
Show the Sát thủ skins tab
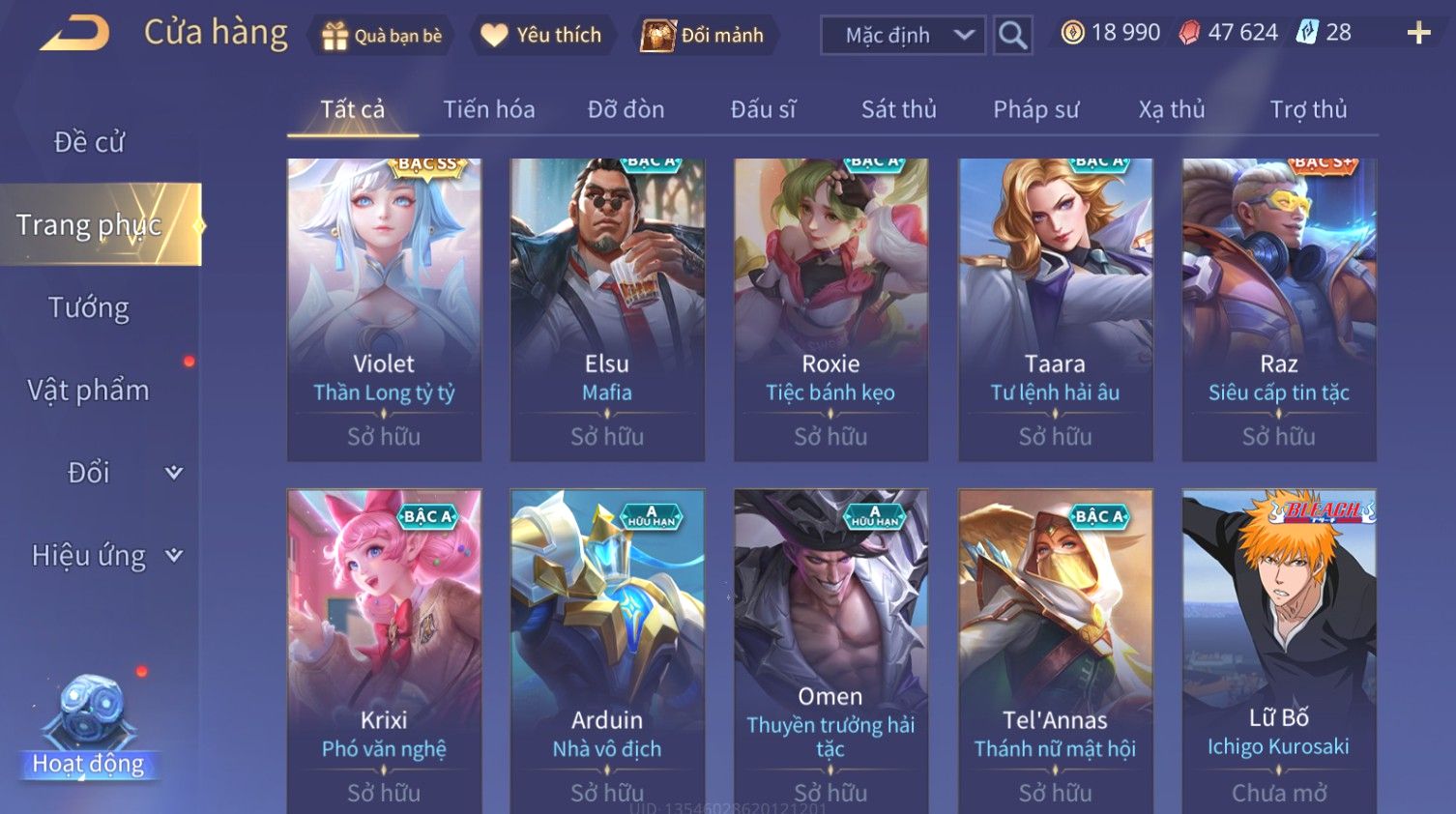[898, 109]
